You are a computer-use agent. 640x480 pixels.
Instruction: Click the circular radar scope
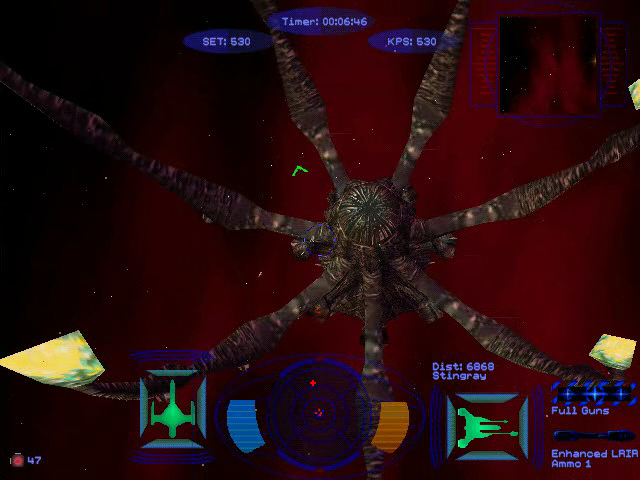pyautogui.click(x=318, y=410)
